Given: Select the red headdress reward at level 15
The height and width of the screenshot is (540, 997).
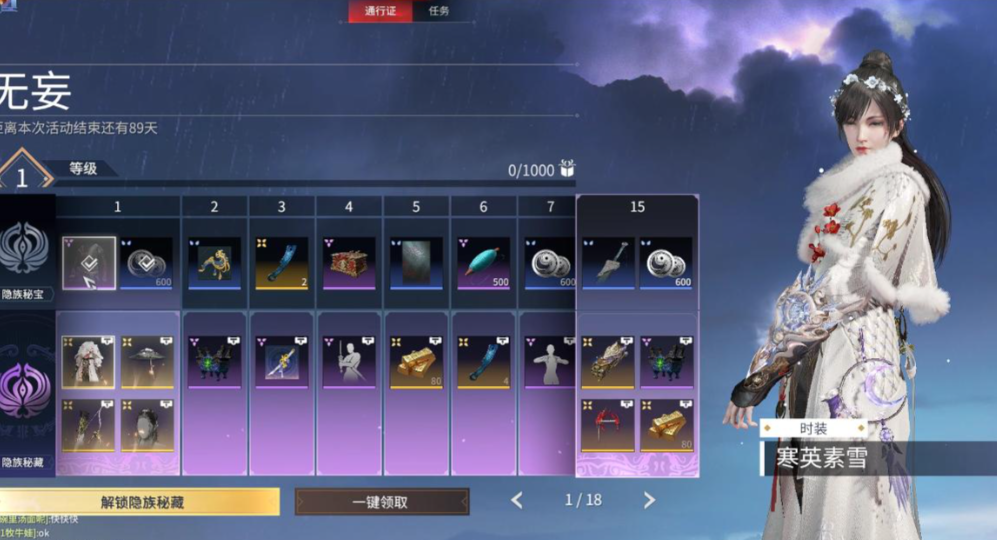Looking at the screenshot, I should pyautogui.click(x=608, y=425).
